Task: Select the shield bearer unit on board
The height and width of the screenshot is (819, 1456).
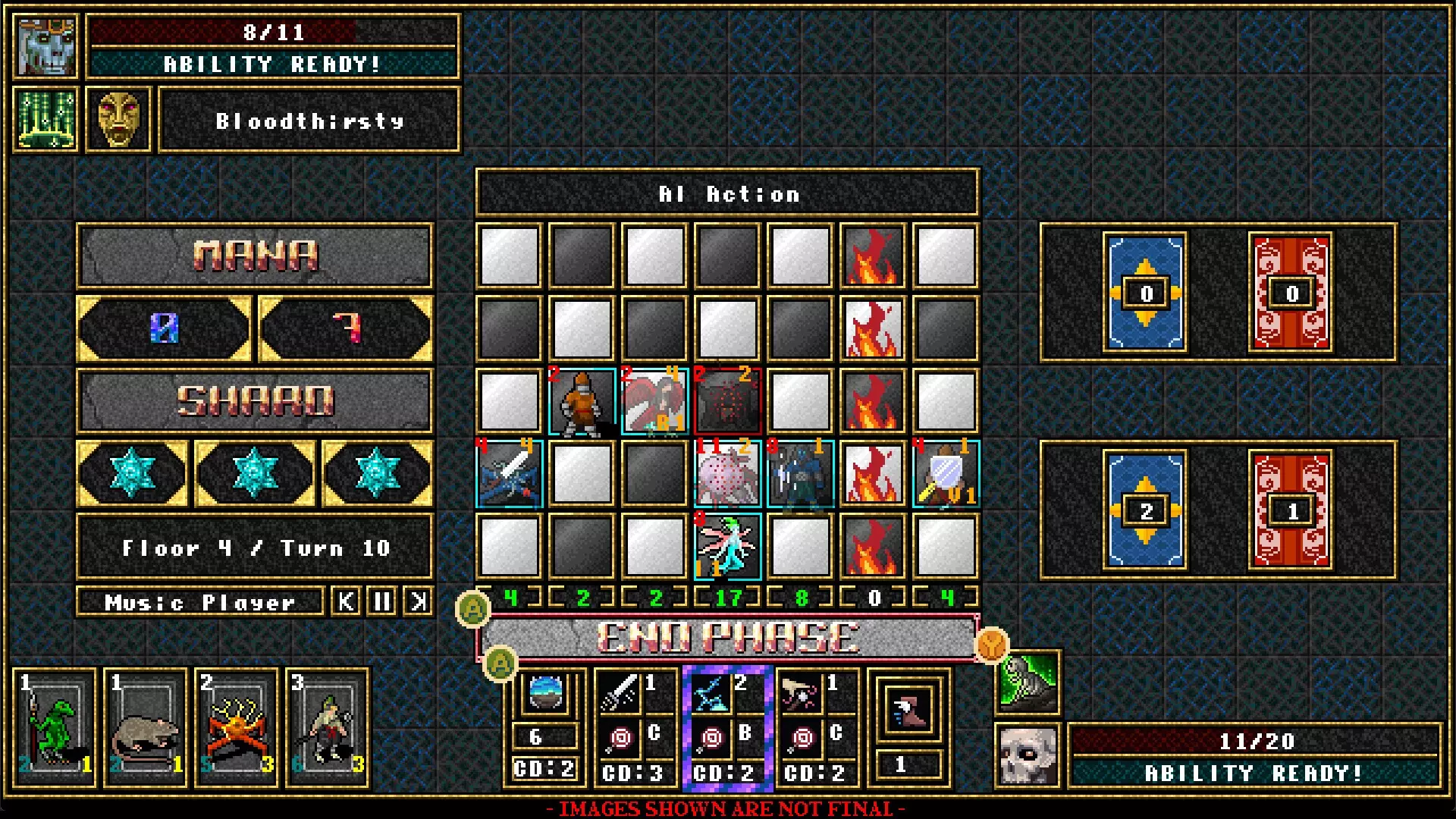Action: coord(946,475)
